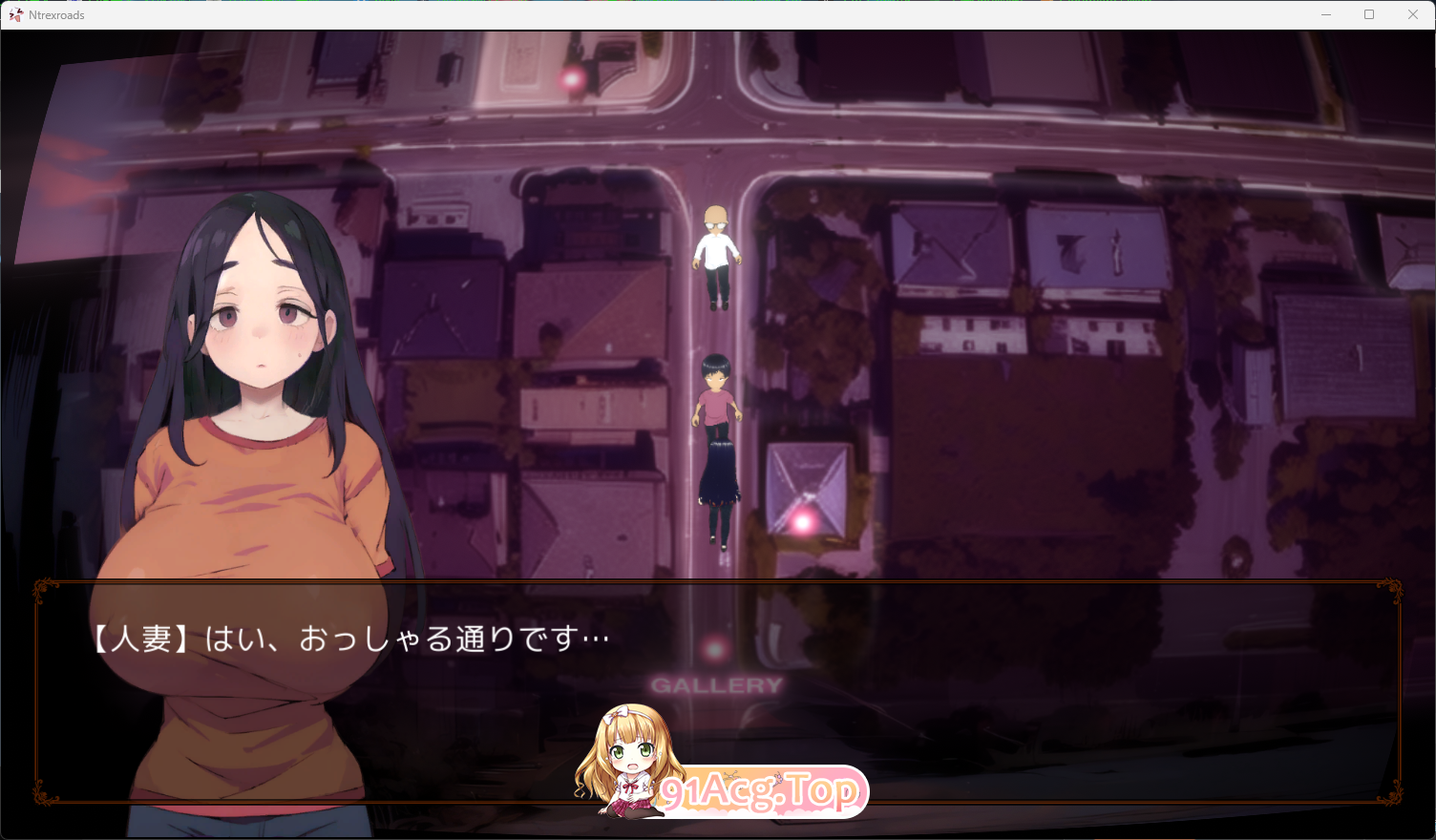Click the pink light beside the pyramid-roofed building
The width and height of the screenshot is (1436, 840).
click(x=803, y=521)
